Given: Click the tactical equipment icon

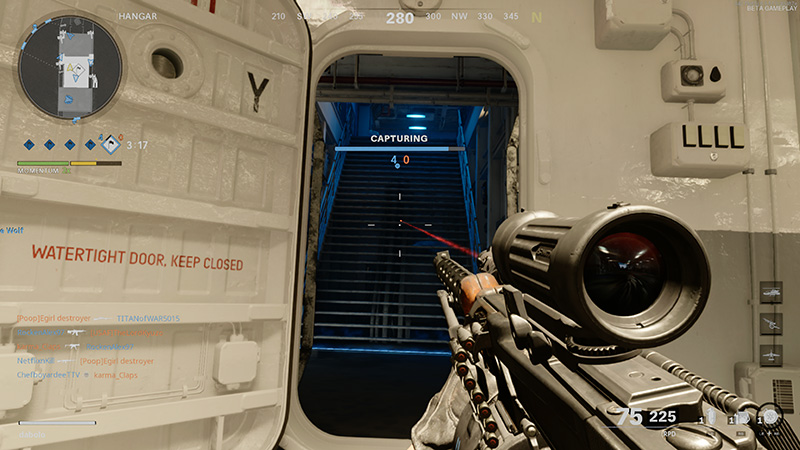Looking at the screenshot, I should 740,419.
